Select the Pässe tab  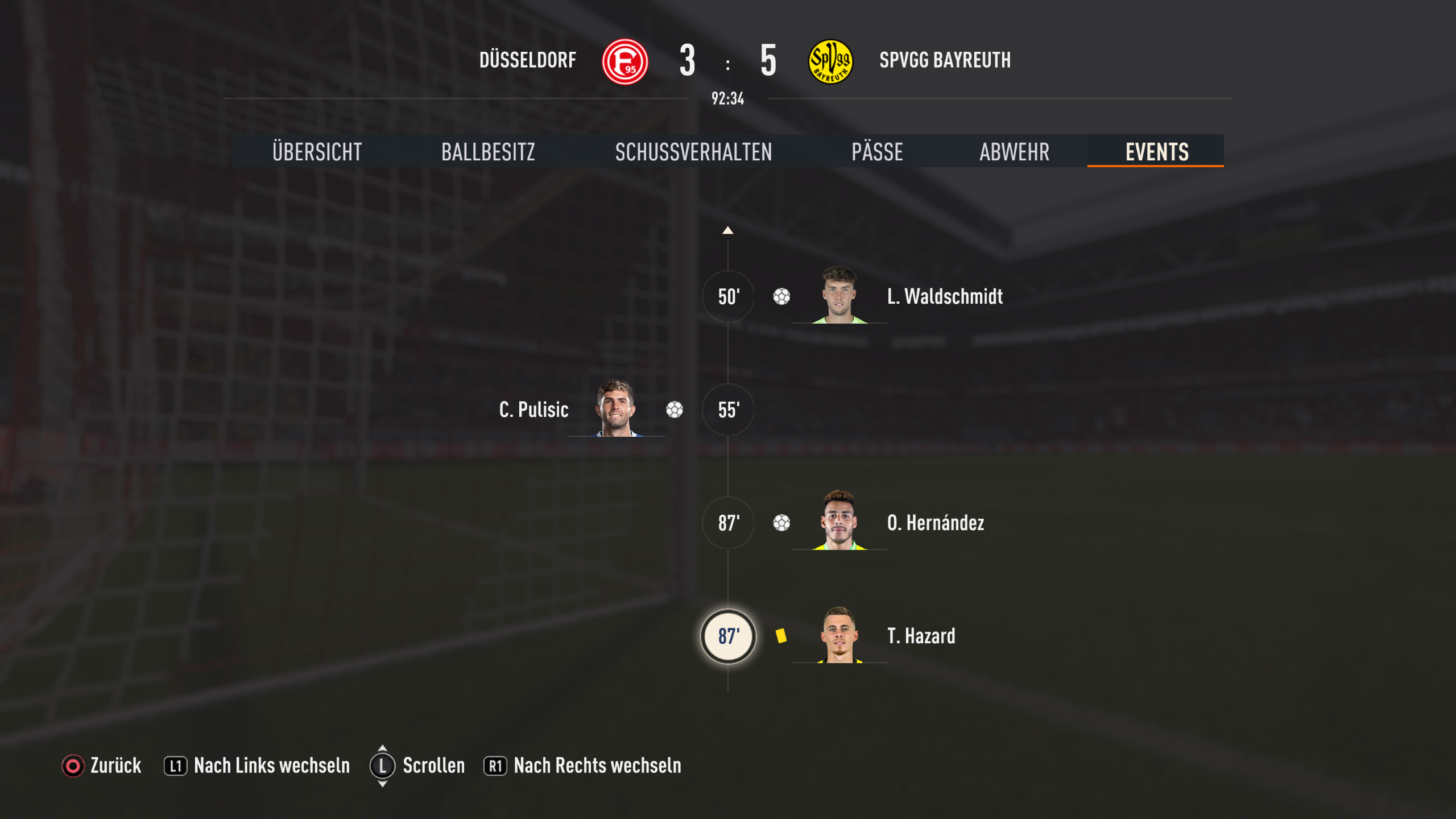click(877, 152)
